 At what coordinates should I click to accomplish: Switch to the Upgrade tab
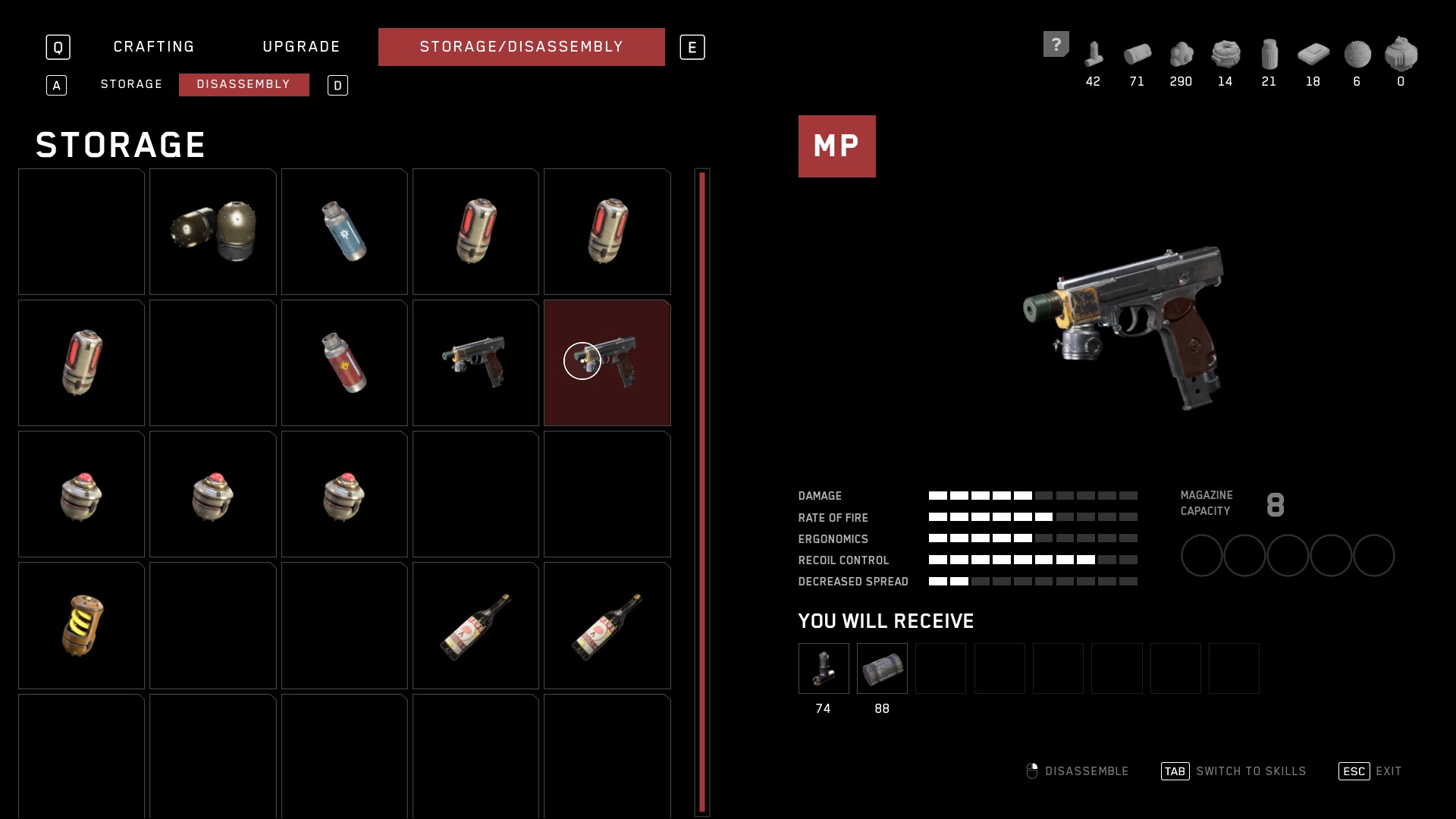[301, 47]
